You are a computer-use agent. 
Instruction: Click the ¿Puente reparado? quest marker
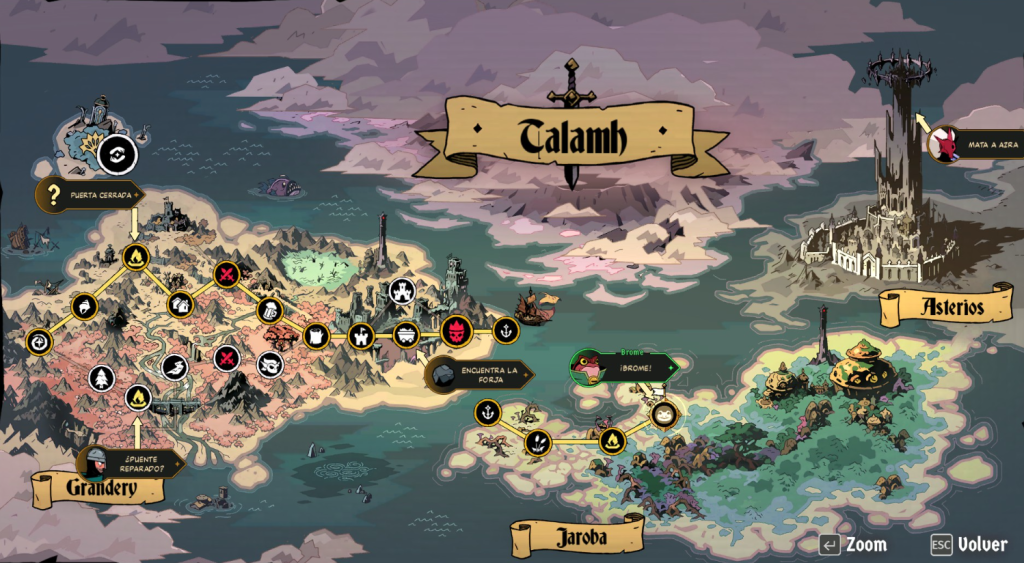point(130,462)
